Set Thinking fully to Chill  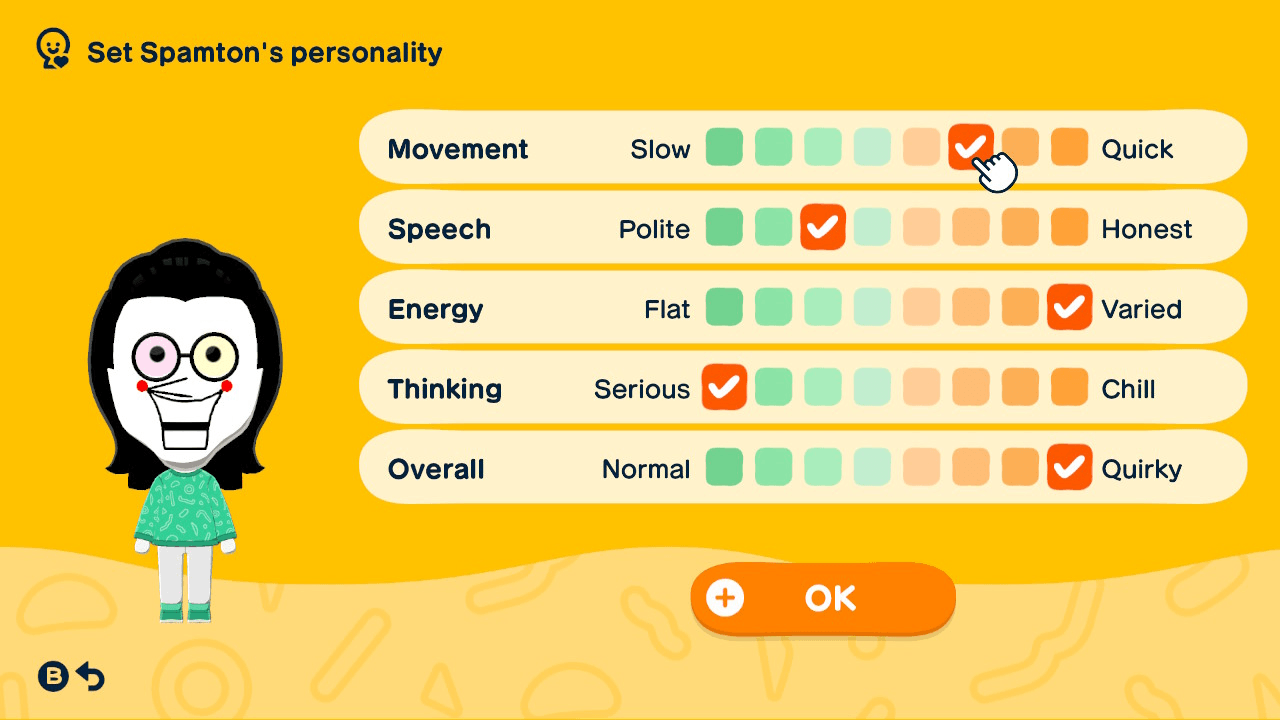pyautogui.click(x=1069, y=387)
